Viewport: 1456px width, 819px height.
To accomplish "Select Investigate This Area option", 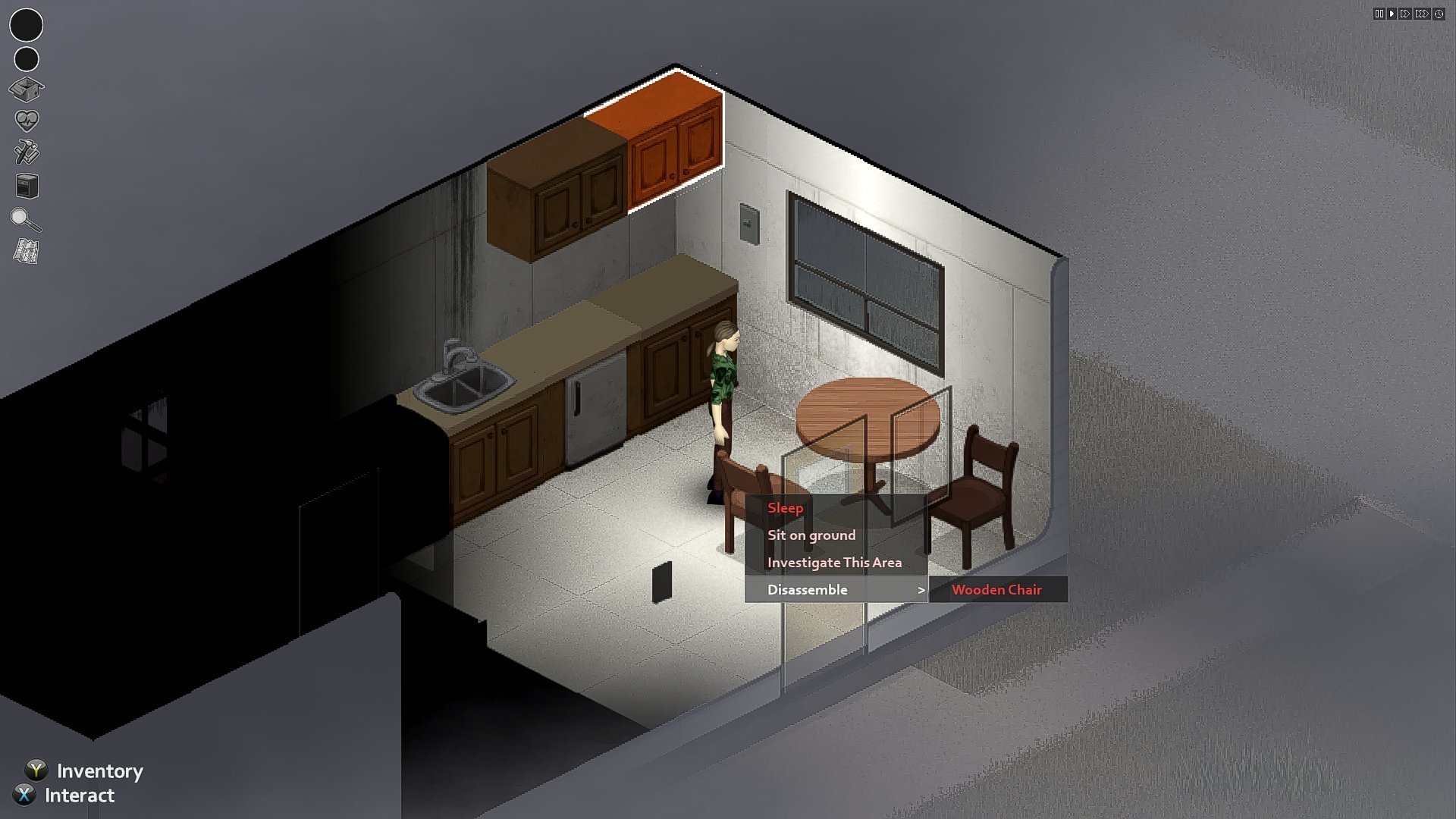I will (834, 562).
